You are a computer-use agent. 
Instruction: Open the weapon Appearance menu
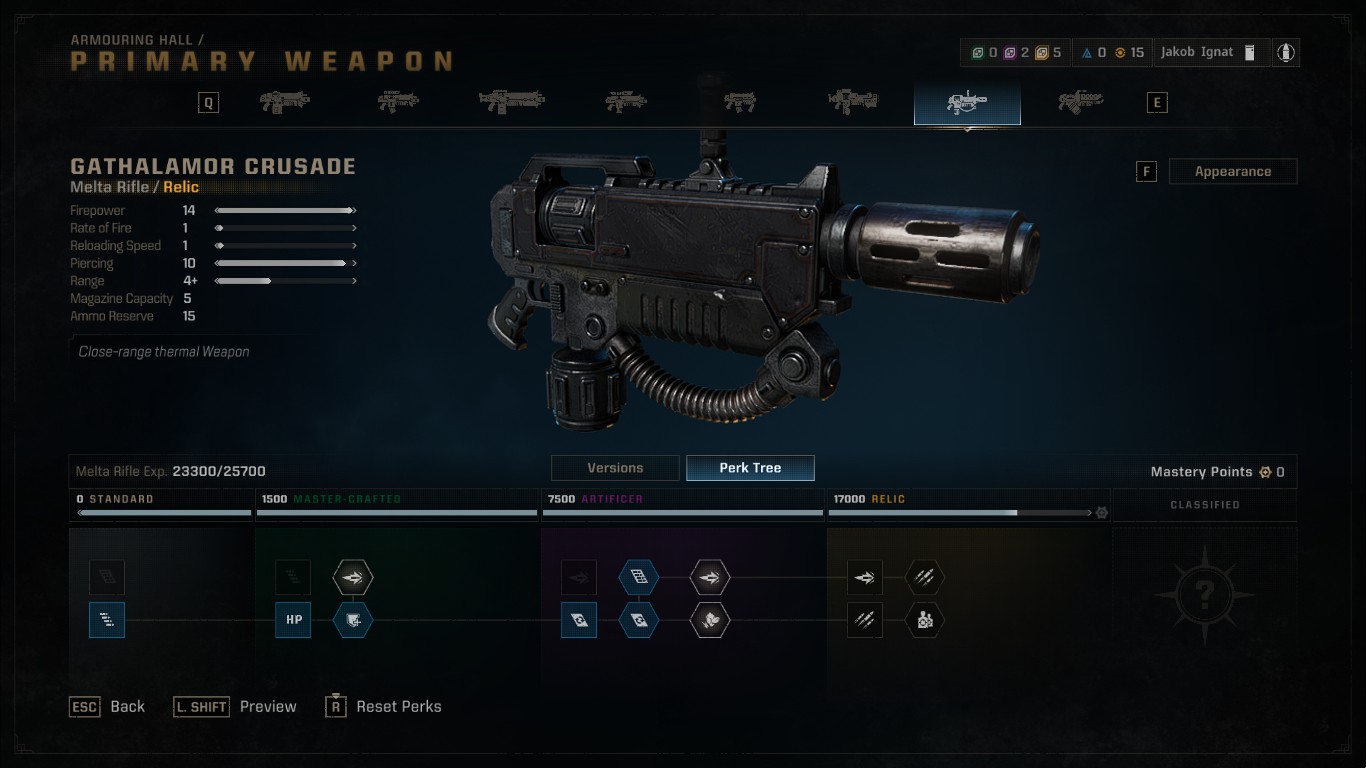point(1232,171)
